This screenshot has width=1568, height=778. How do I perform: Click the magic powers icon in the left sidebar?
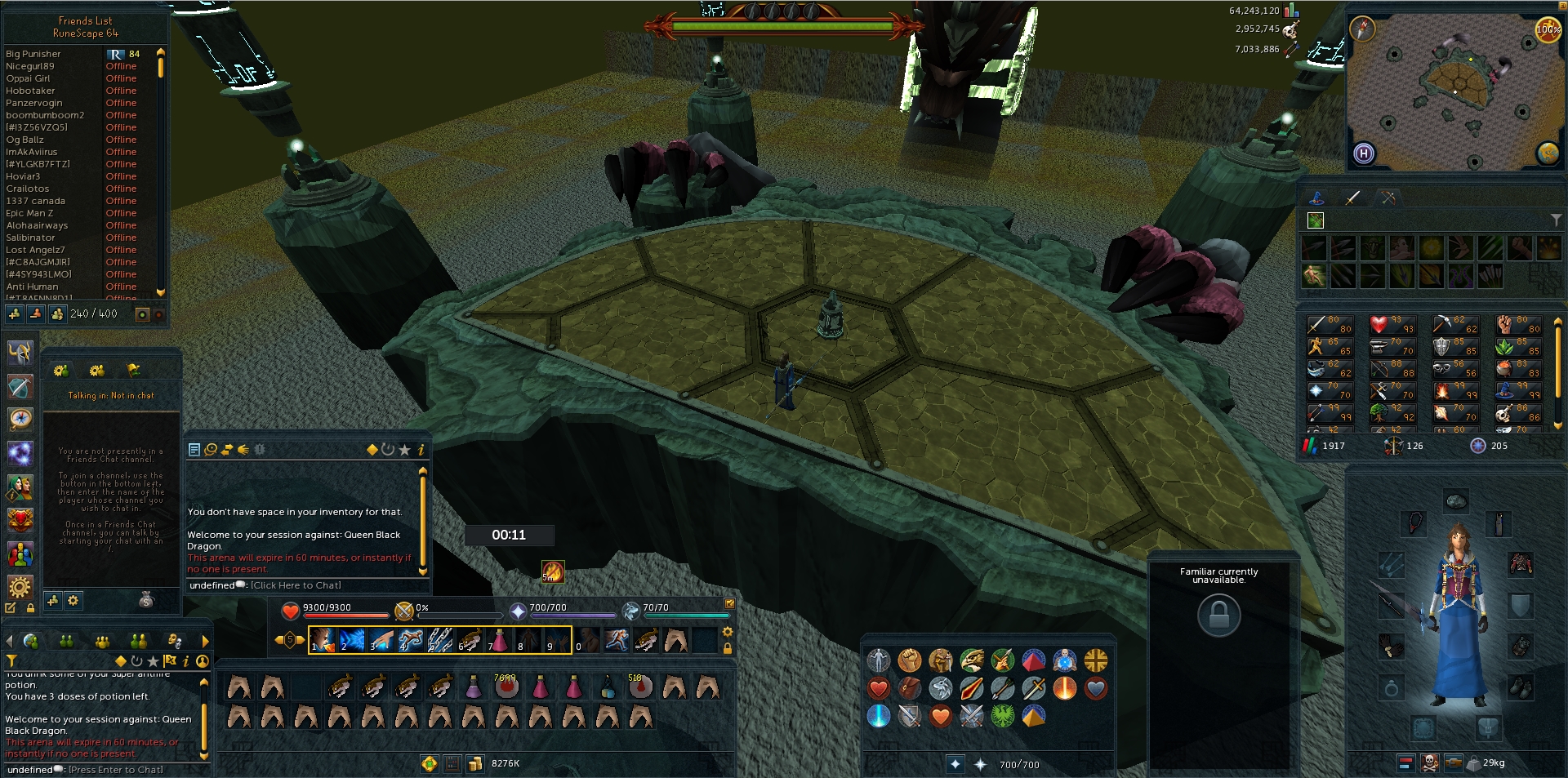[x=20, y=451]
